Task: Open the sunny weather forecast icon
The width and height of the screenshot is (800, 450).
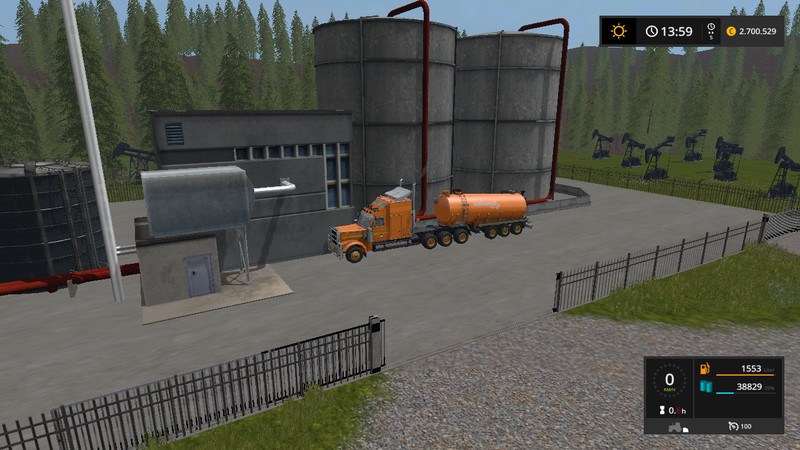Action: [618, 31]
